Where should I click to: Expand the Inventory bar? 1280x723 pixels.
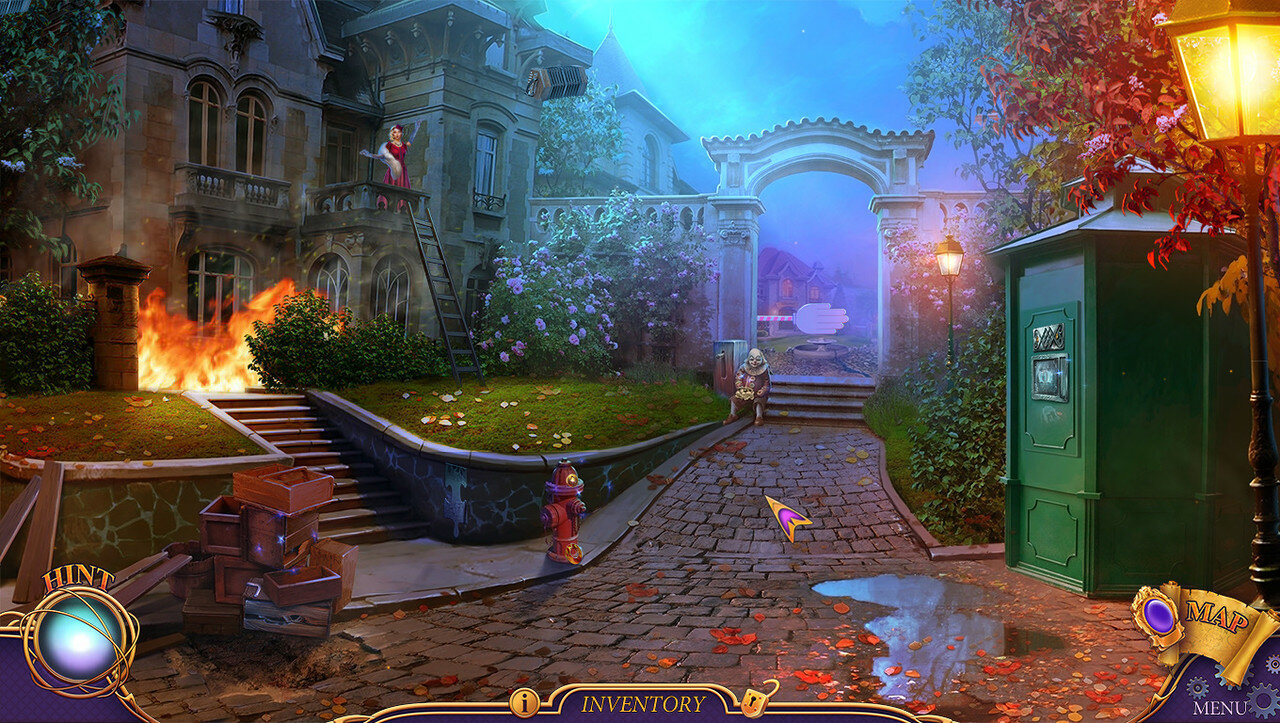coord(643,703)
